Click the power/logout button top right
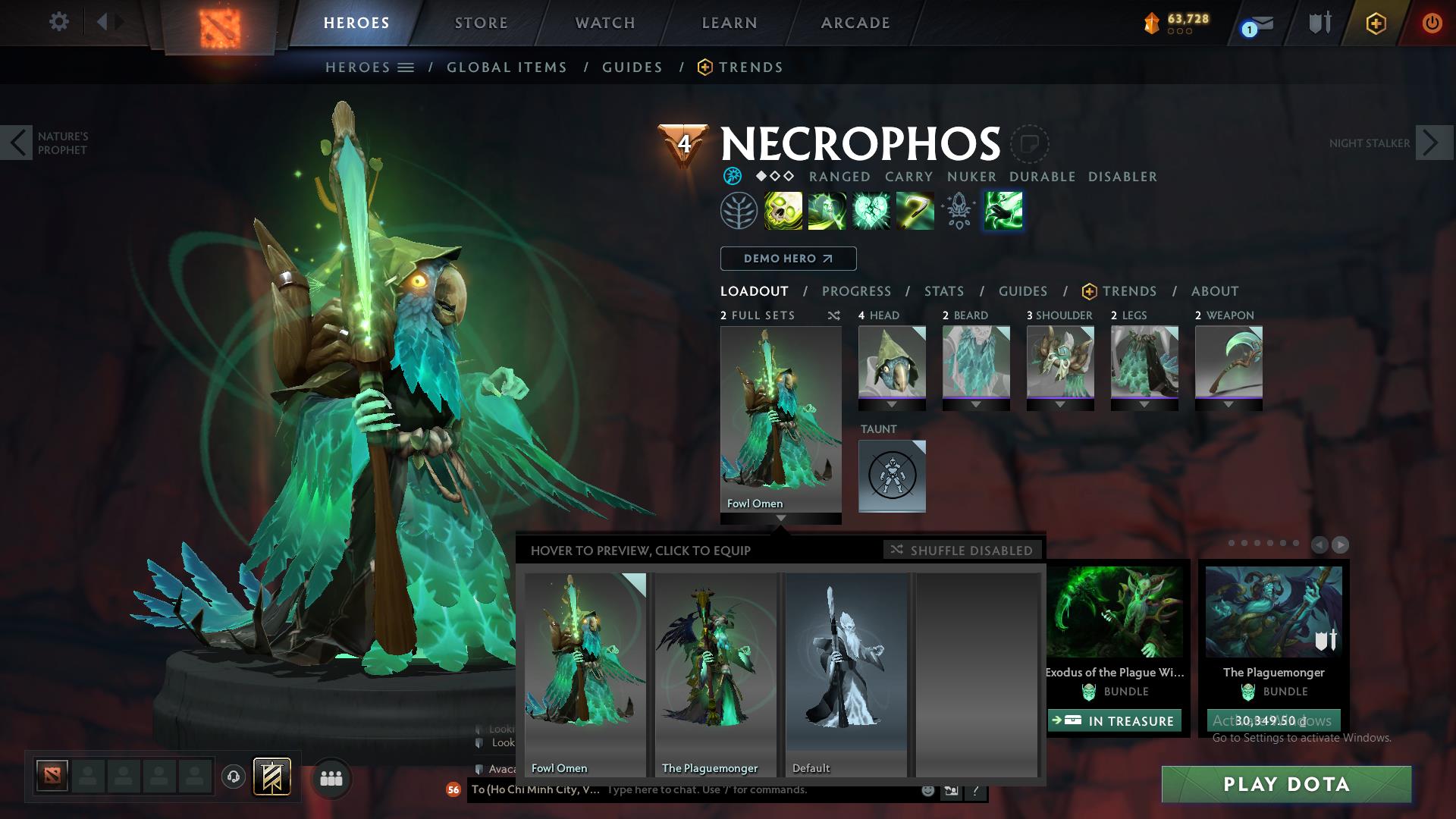This screenshot has width=1456, height=819. pyautogui.click(x=1433, y=24)
